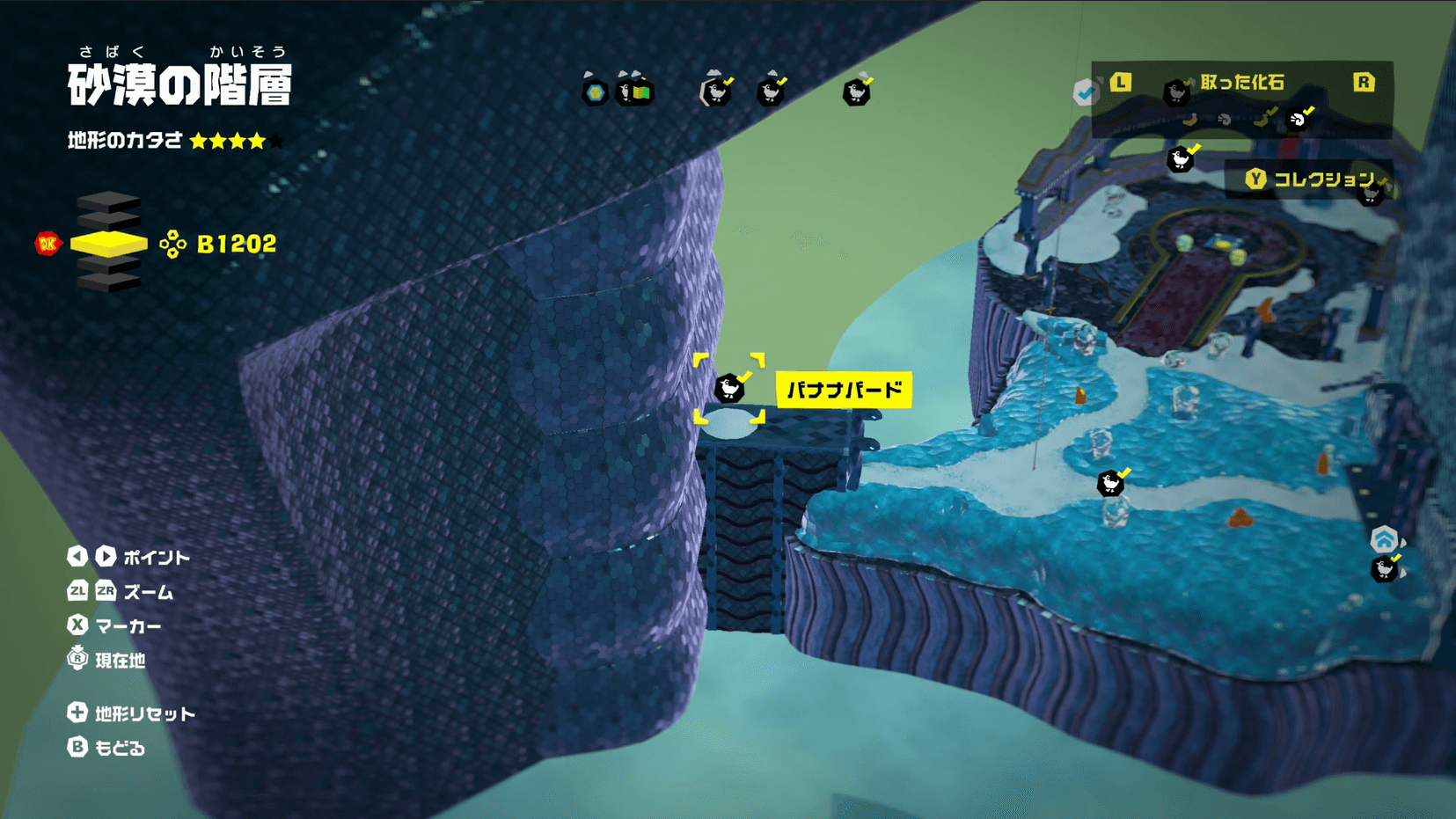
Task: Select the highlighted バナナバード map marker
Action: click(x=729, y=388)
